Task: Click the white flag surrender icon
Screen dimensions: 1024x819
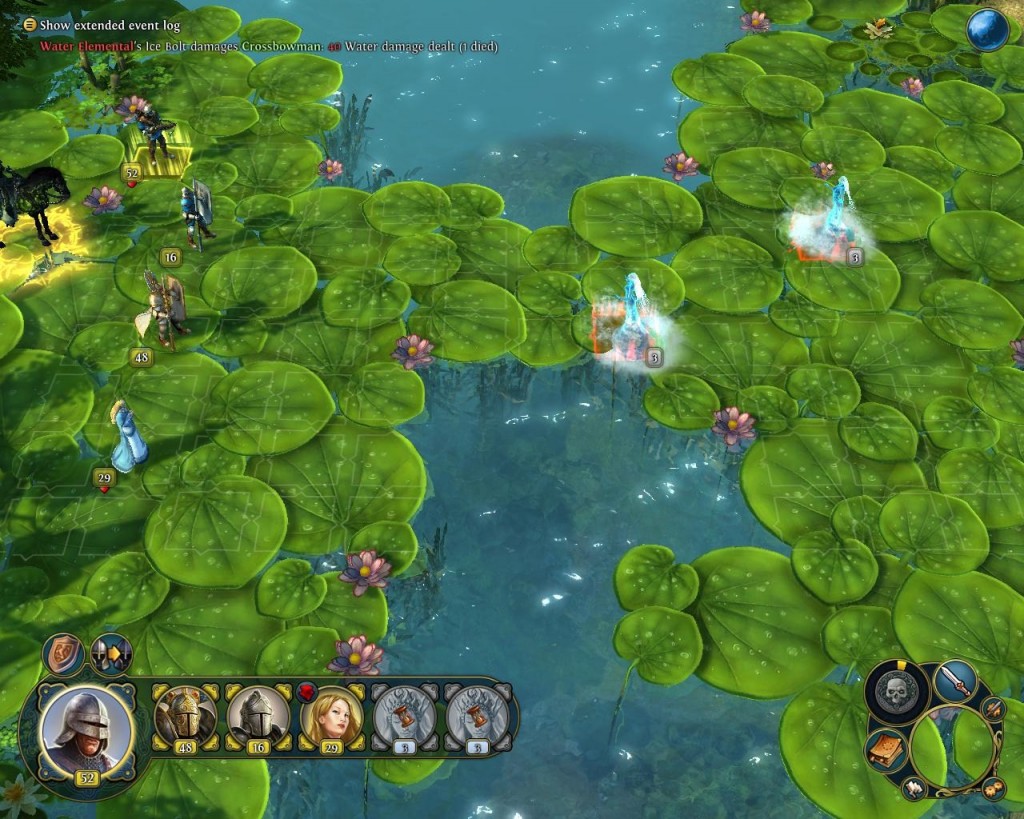Action: pyautogui.click(x=914, y=788)
